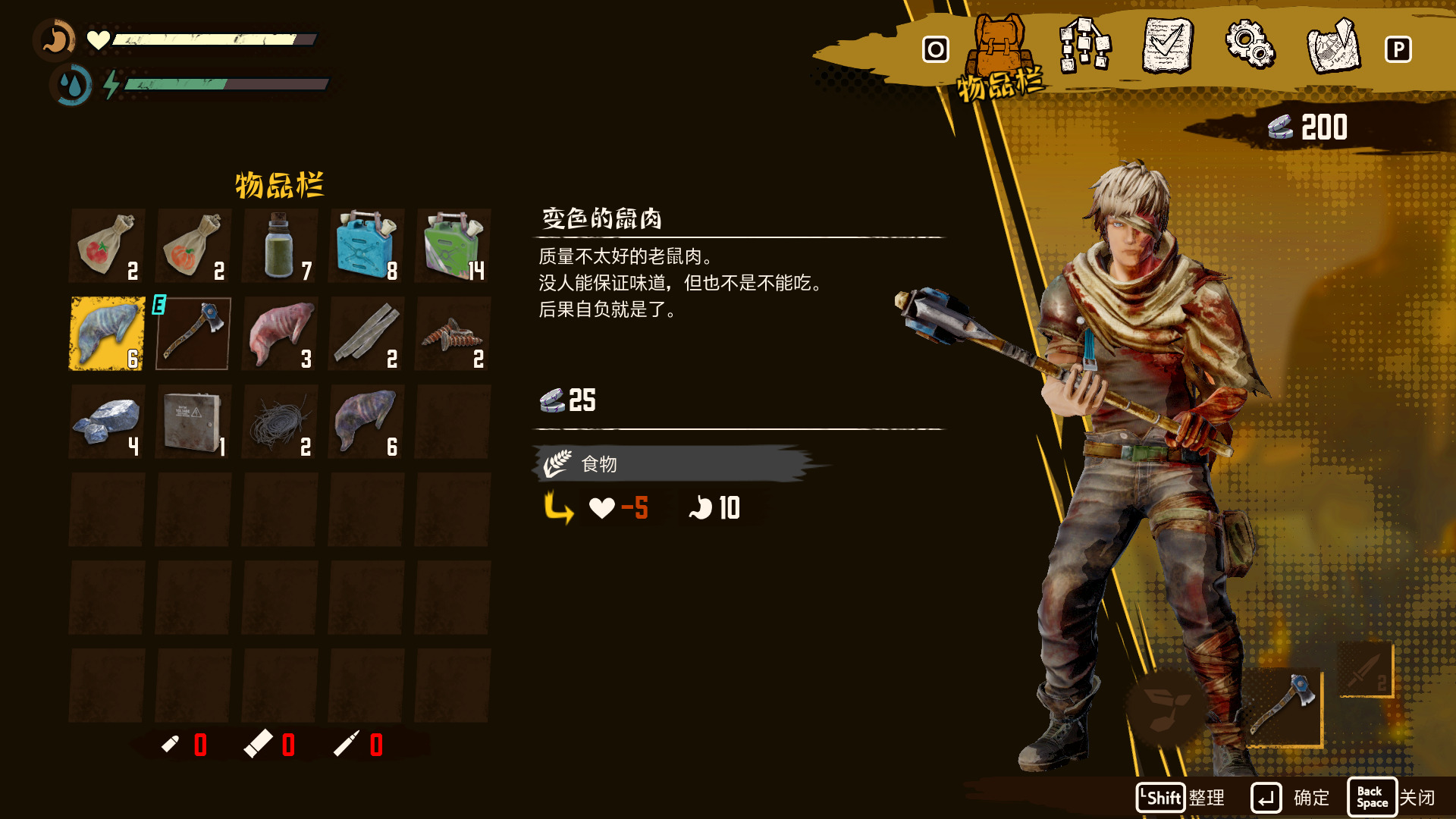Select the blue jerrycan slot
1456x819 pixels.
coord(366,246)
